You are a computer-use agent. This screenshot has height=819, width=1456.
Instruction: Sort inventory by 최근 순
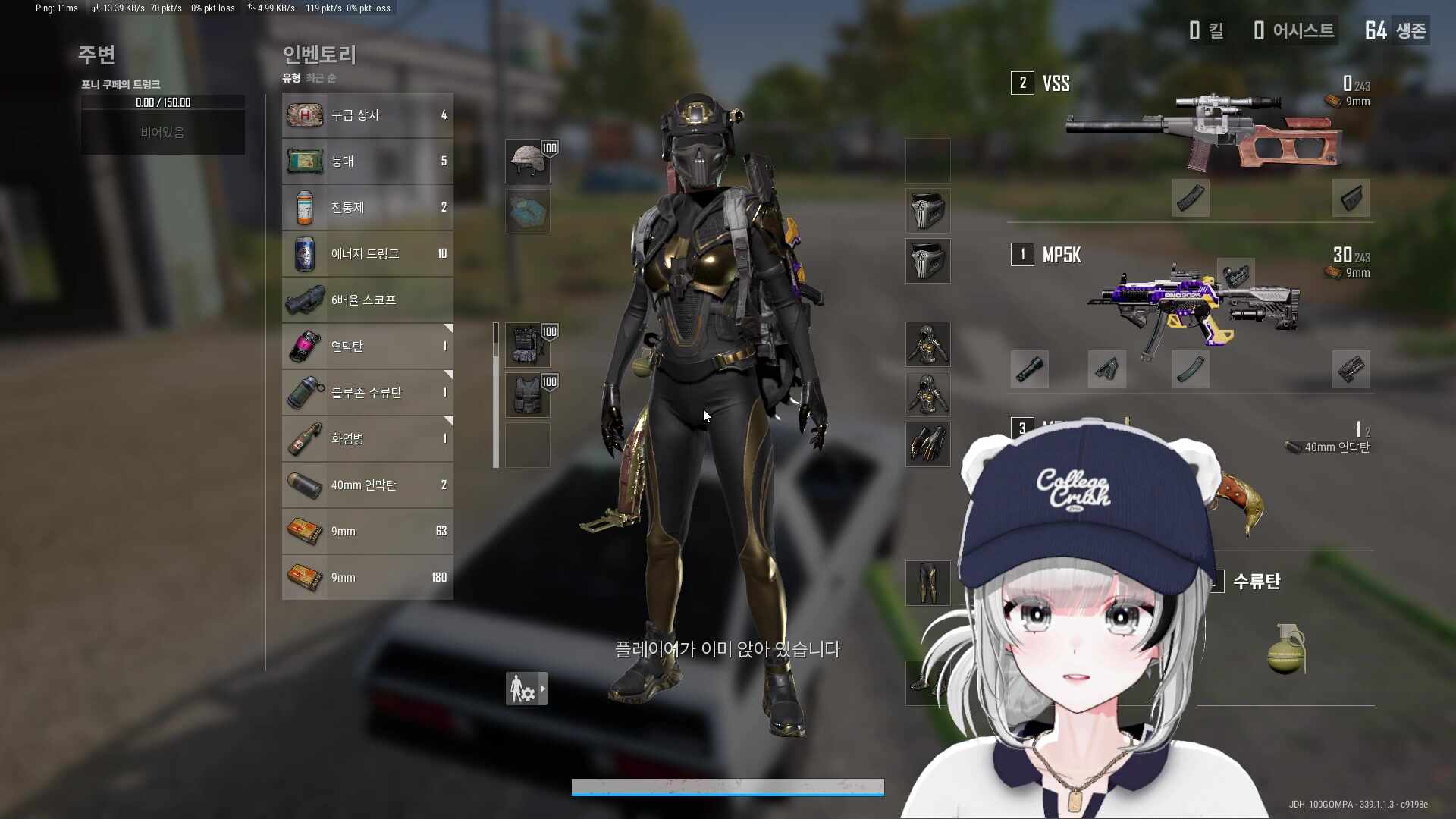point(321,78)
